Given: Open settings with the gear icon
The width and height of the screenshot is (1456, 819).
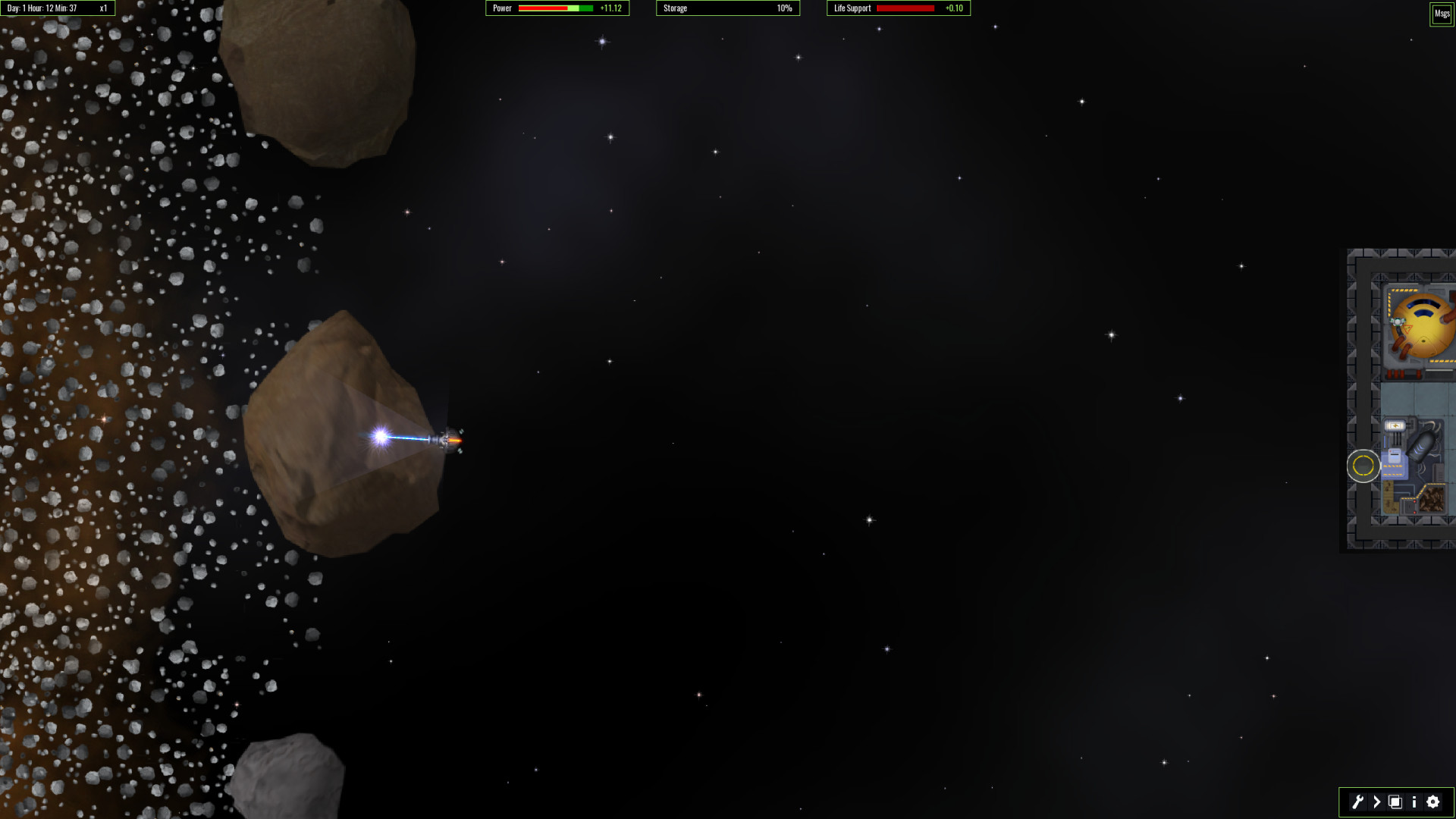Looking at the screenshot, I should tap(1432, 802).
